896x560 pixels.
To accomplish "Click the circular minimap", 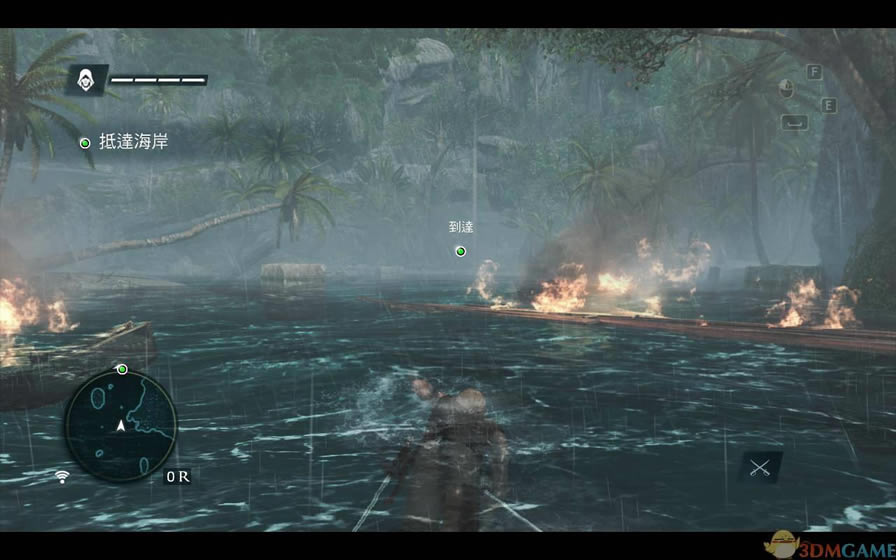I will pos(121,426).
